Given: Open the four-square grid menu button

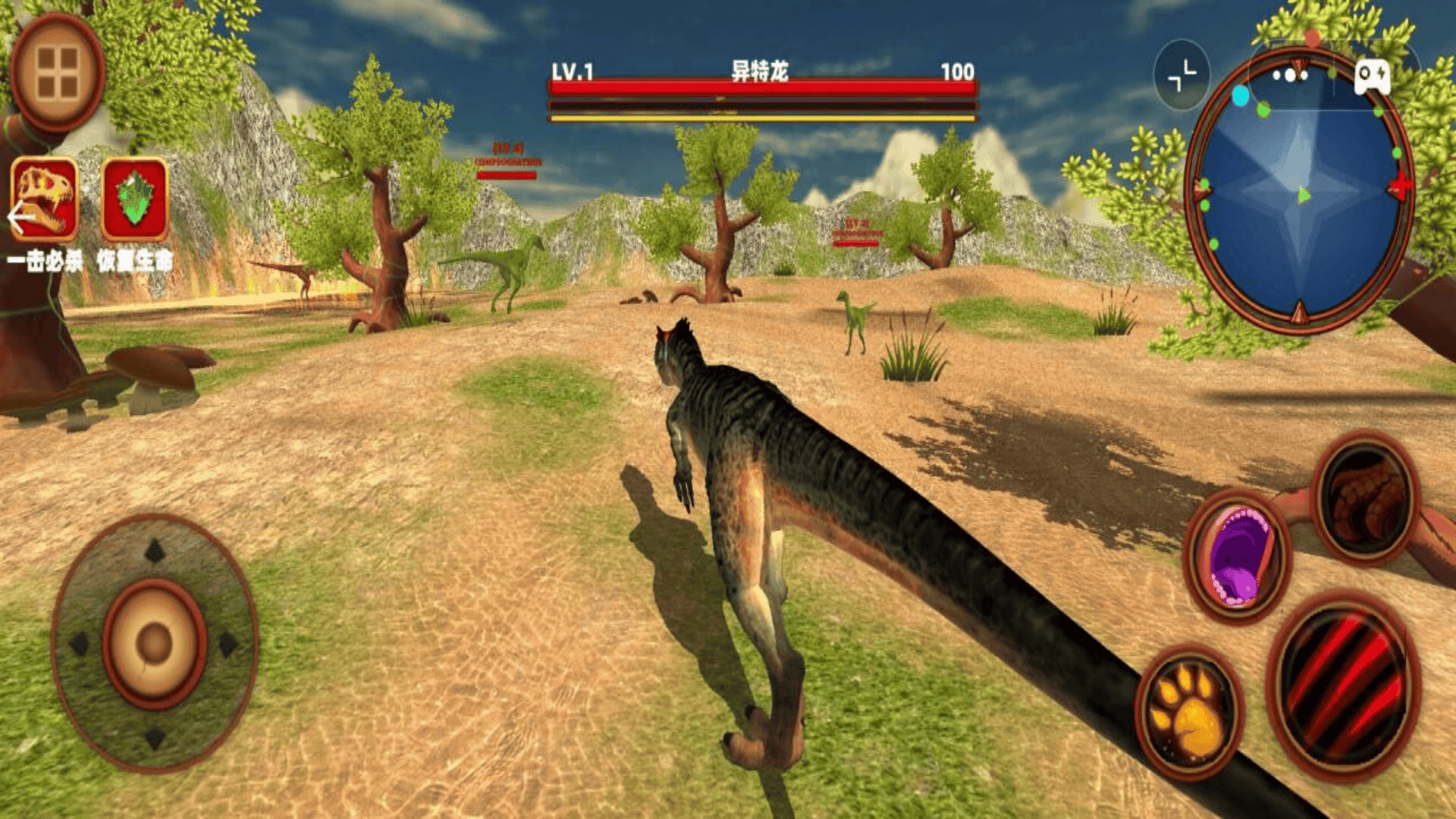Looking at the screenshot, I should tap(58, 73).
